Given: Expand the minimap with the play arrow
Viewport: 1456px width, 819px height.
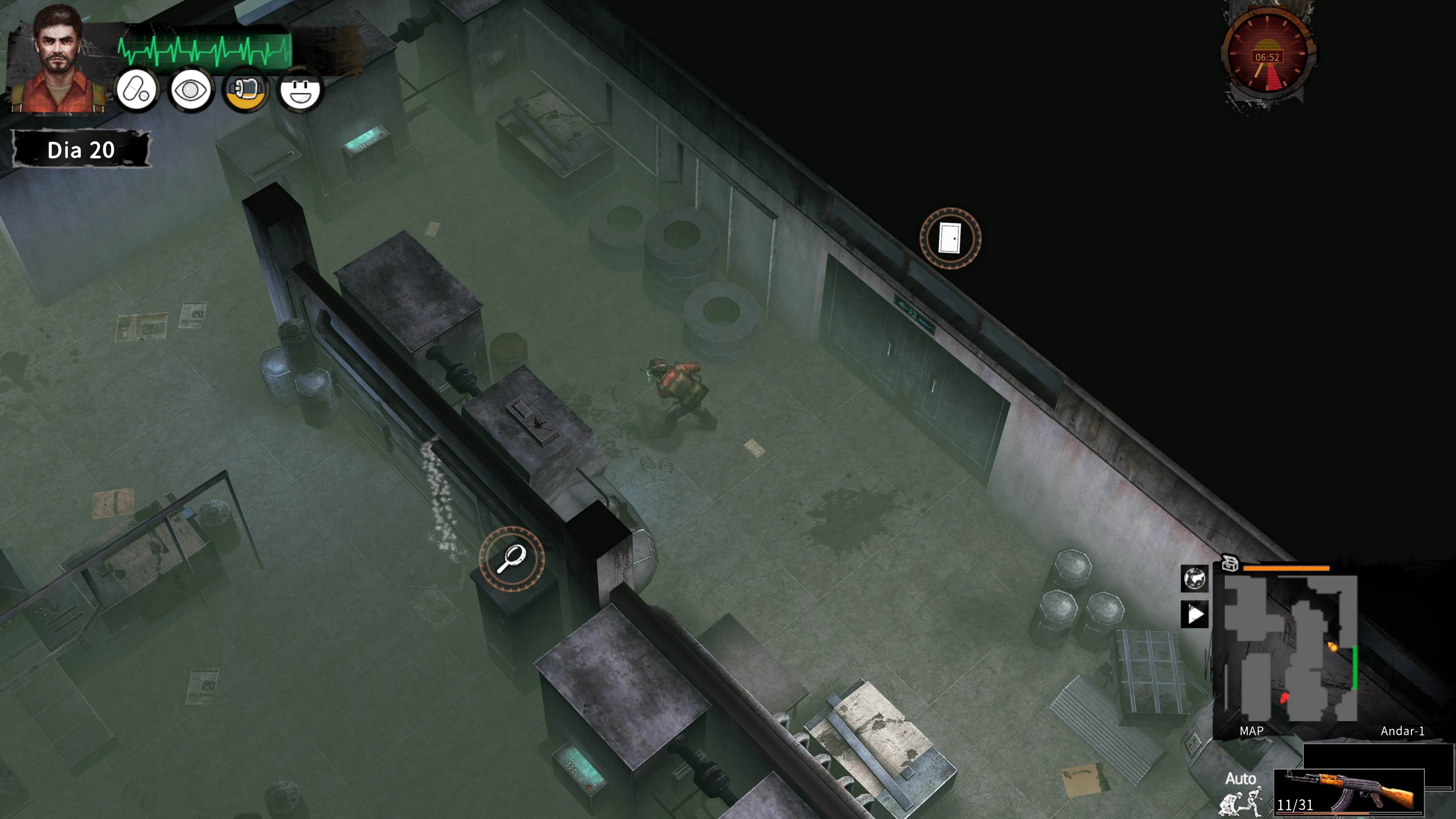Looking at the screenshot, I should click(x=1194, y=614).
